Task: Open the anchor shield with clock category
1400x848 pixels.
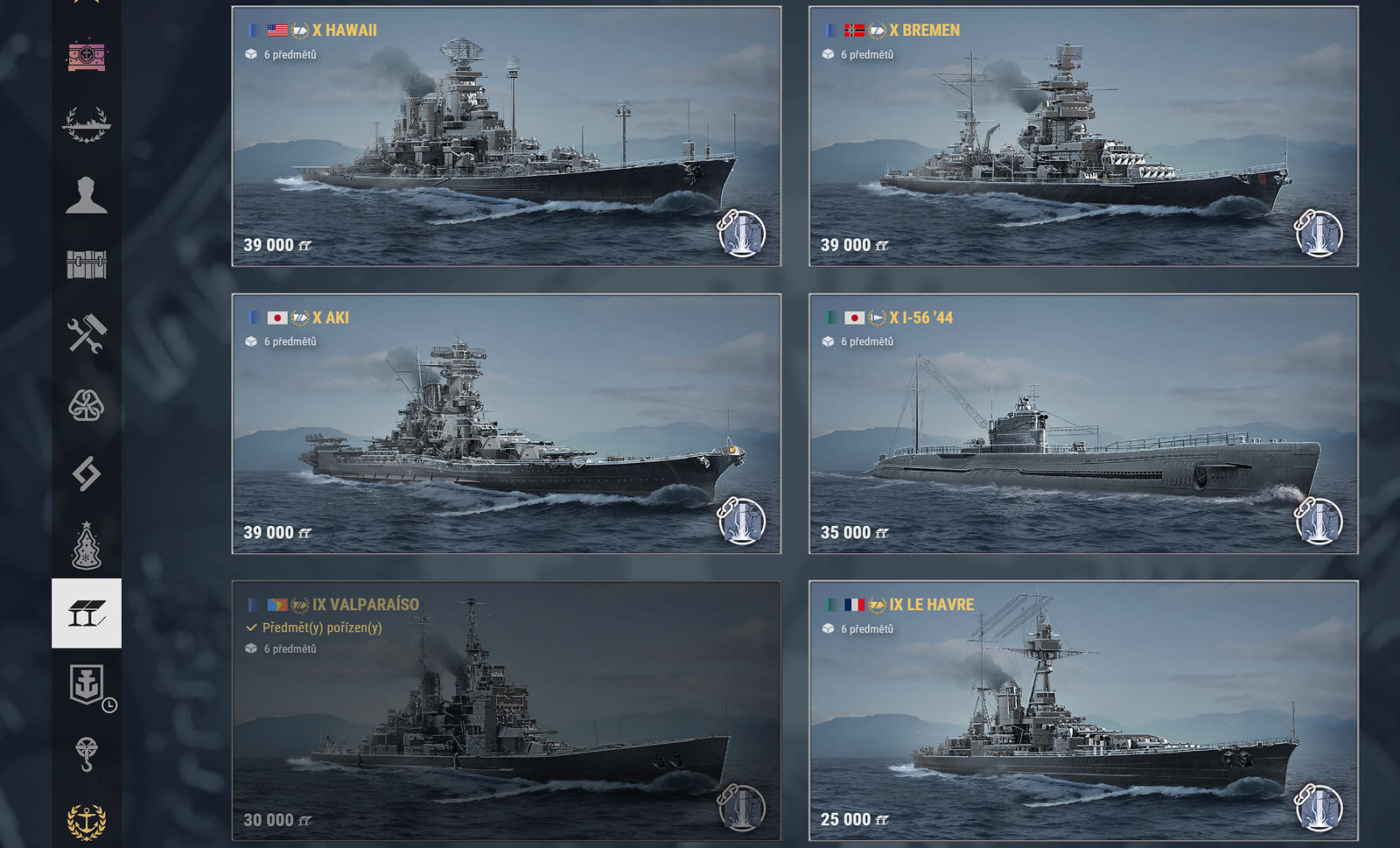Action: 87,683
